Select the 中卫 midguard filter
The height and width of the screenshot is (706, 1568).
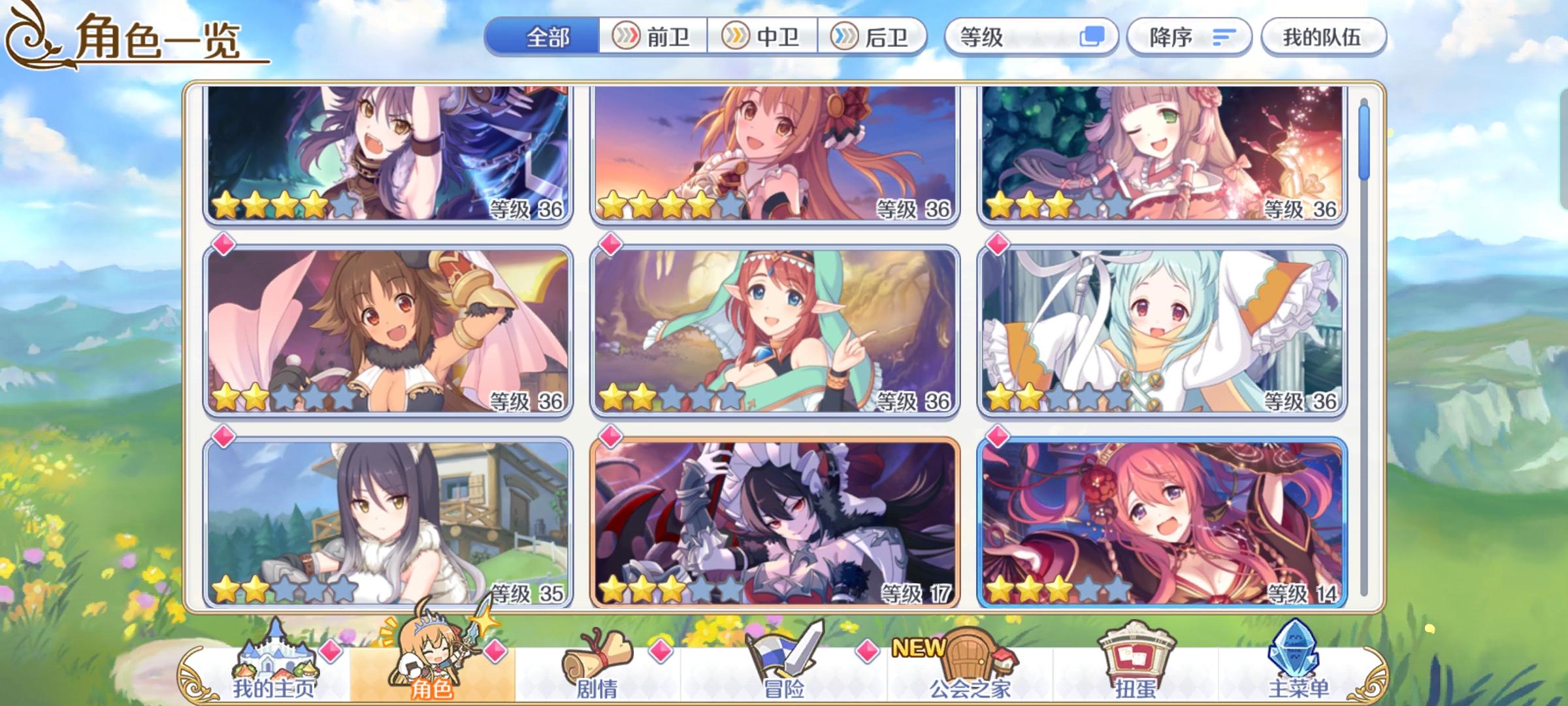coord(763,37)
